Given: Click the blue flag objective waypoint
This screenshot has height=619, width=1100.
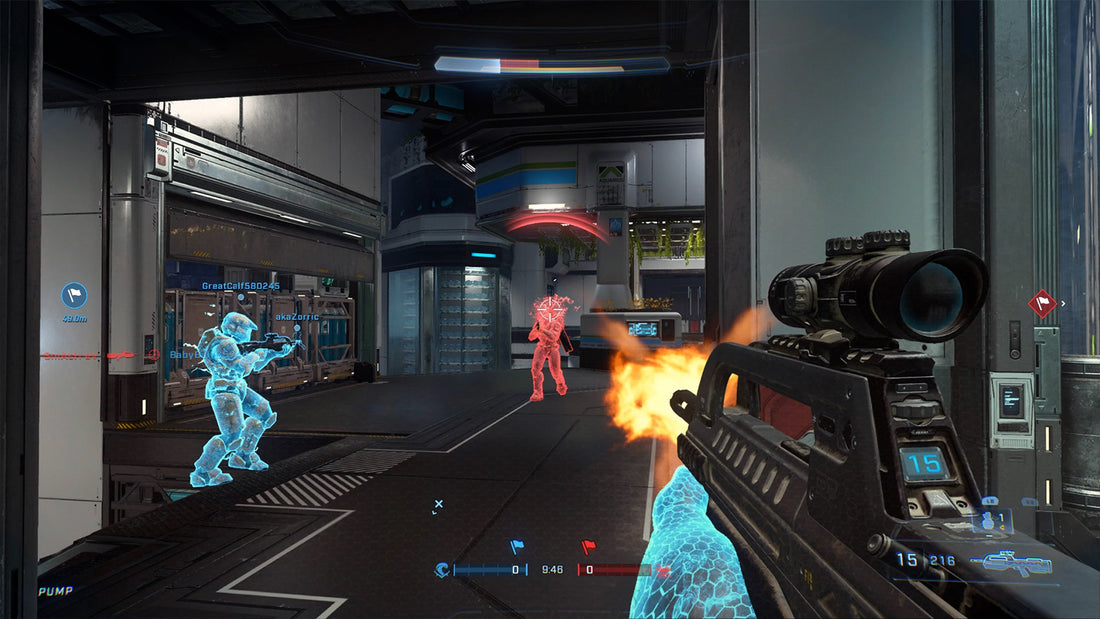Looking at the screenshot, I should [x=74, y=295].
